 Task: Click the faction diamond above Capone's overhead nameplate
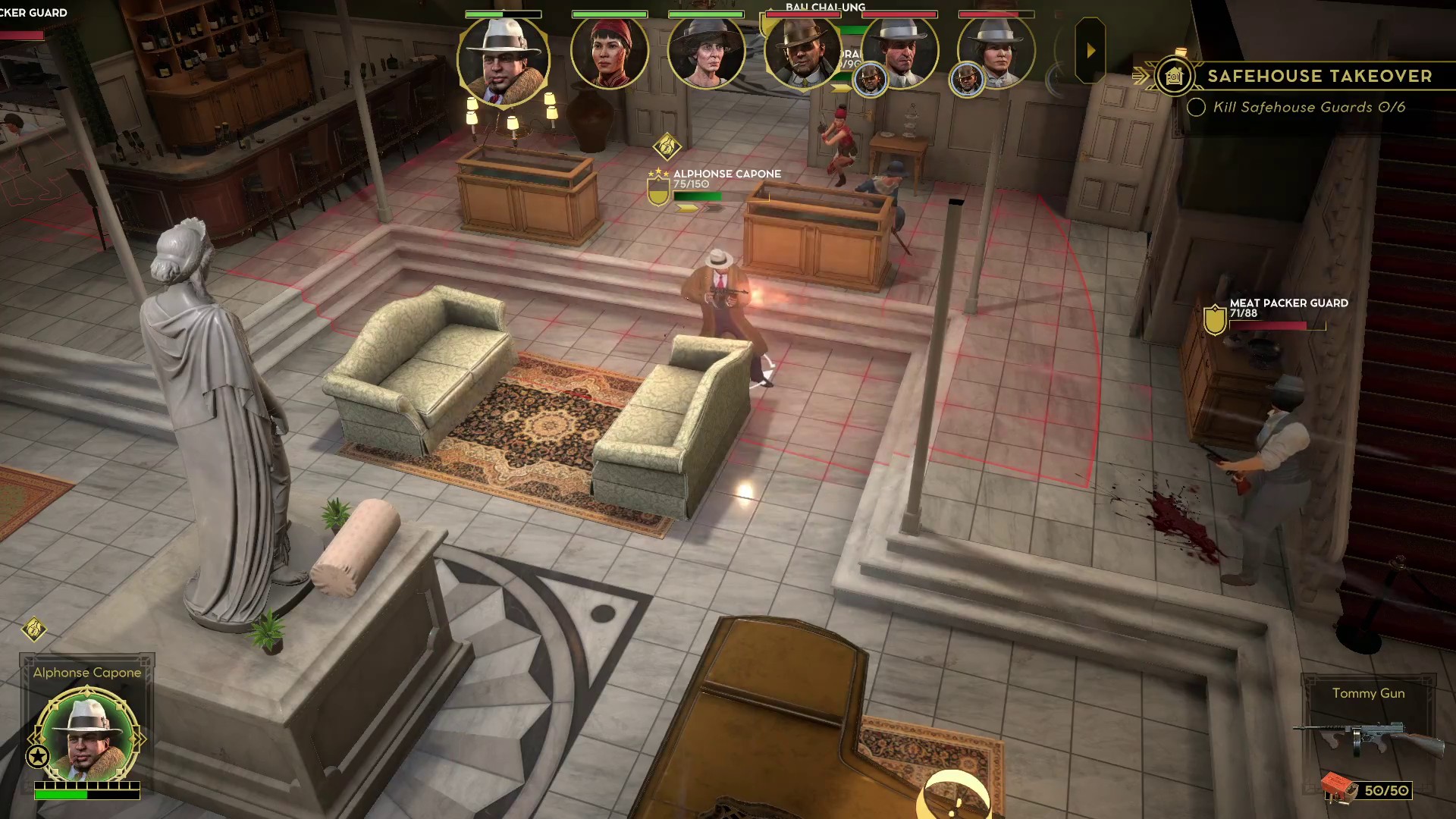pos(667,146)
